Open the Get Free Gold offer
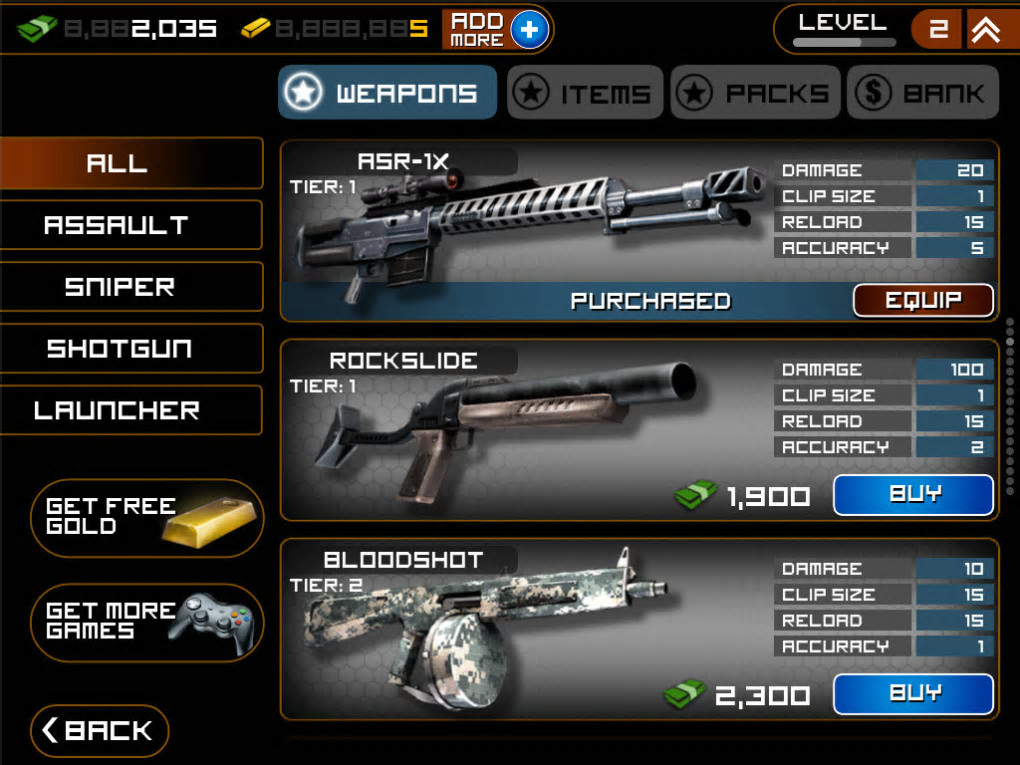 click(147, 518)
